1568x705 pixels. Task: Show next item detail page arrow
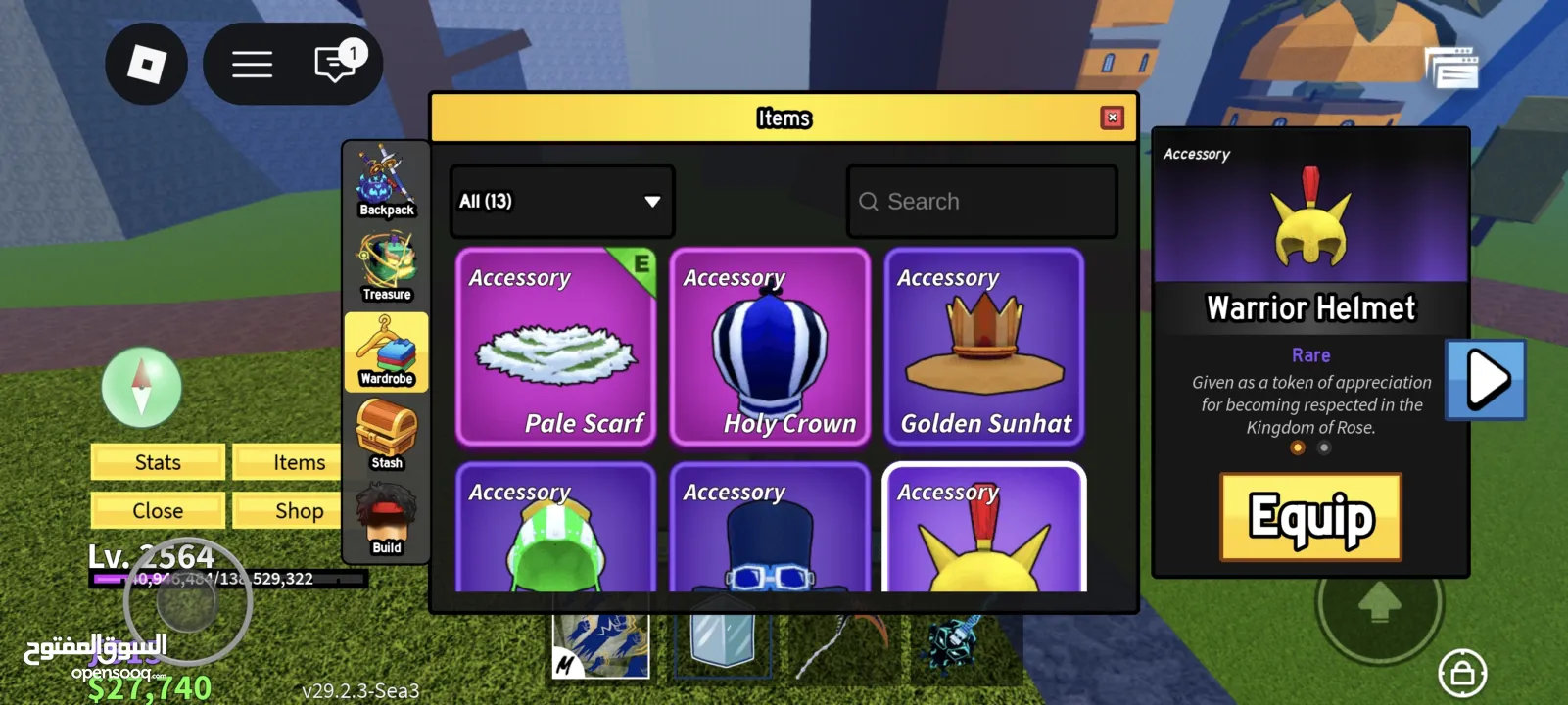click(x=1486, y=380)
